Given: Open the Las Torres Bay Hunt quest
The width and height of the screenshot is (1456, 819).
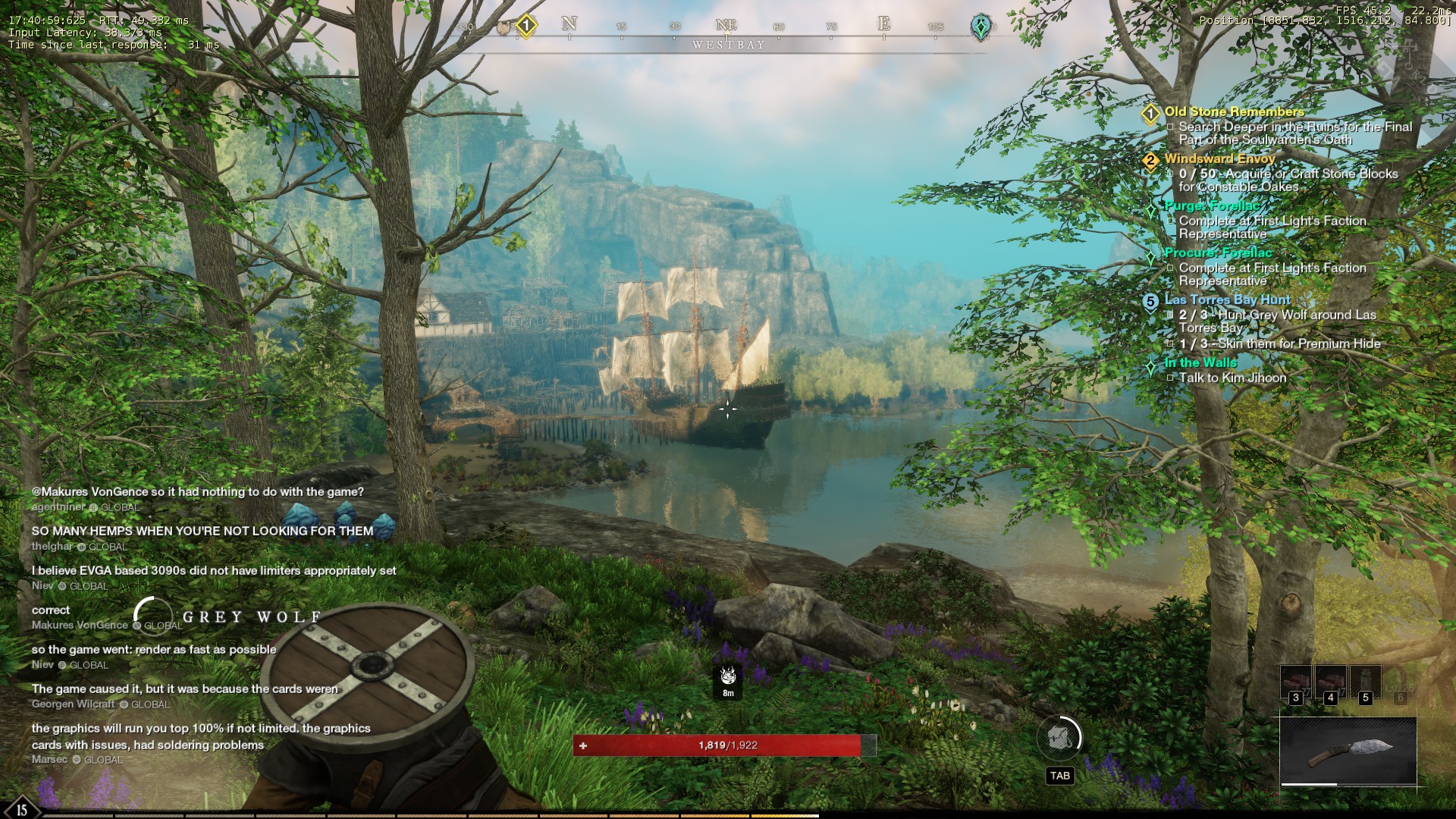Looking at the screenshot, I should point(1227,300).
